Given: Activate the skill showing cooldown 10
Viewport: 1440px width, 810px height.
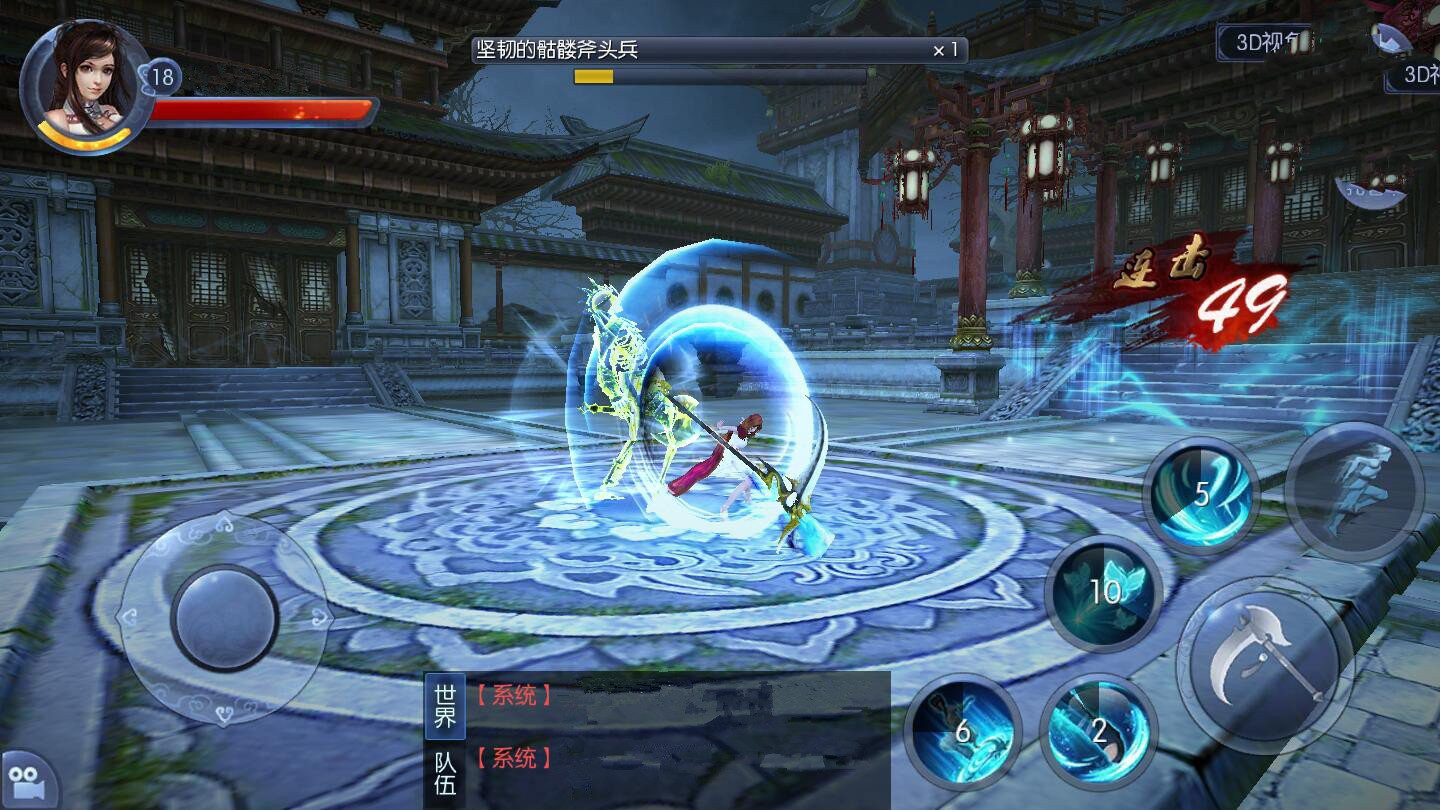Looking at the screenshot, I should 1104,592.
